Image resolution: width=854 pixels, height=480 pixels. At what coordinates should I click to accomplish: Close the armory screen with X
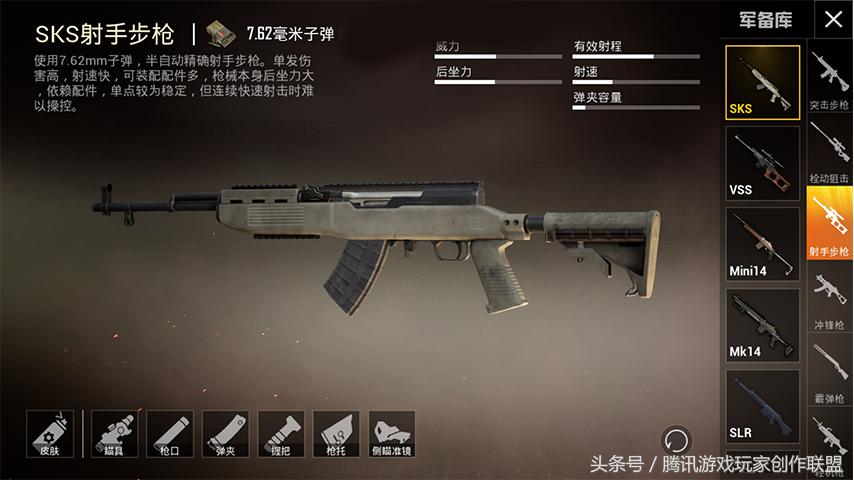click(832, 19)
